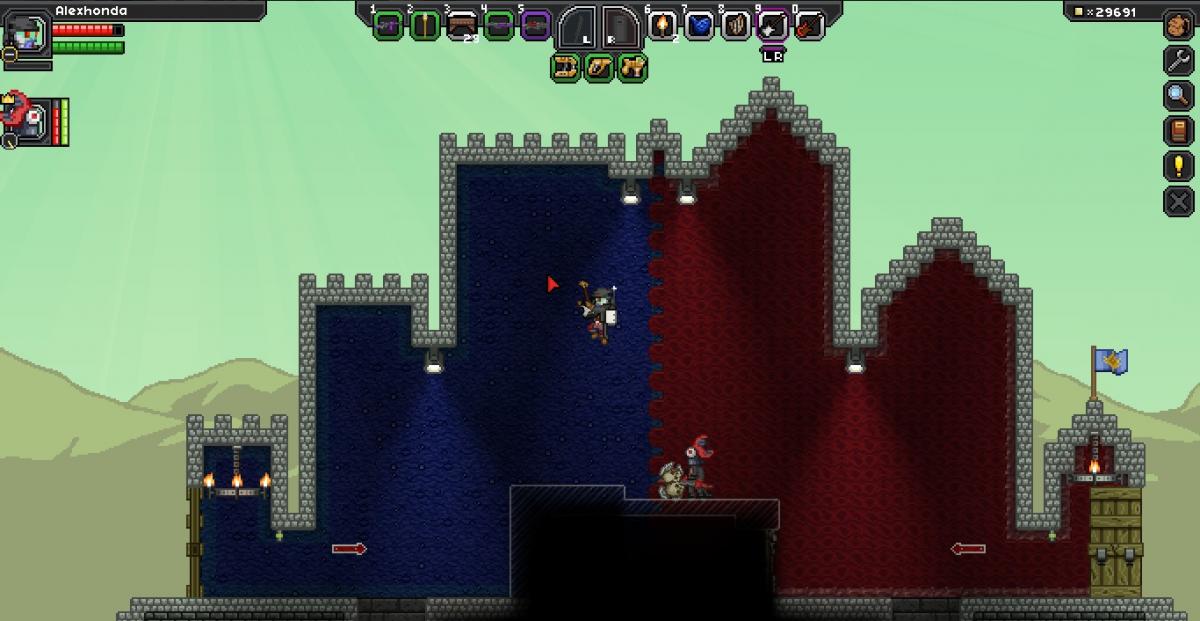The width and height of the screenshot is (1200, 621).
Task: Click the Alexhonda player portrait
Action: [25, 38]
